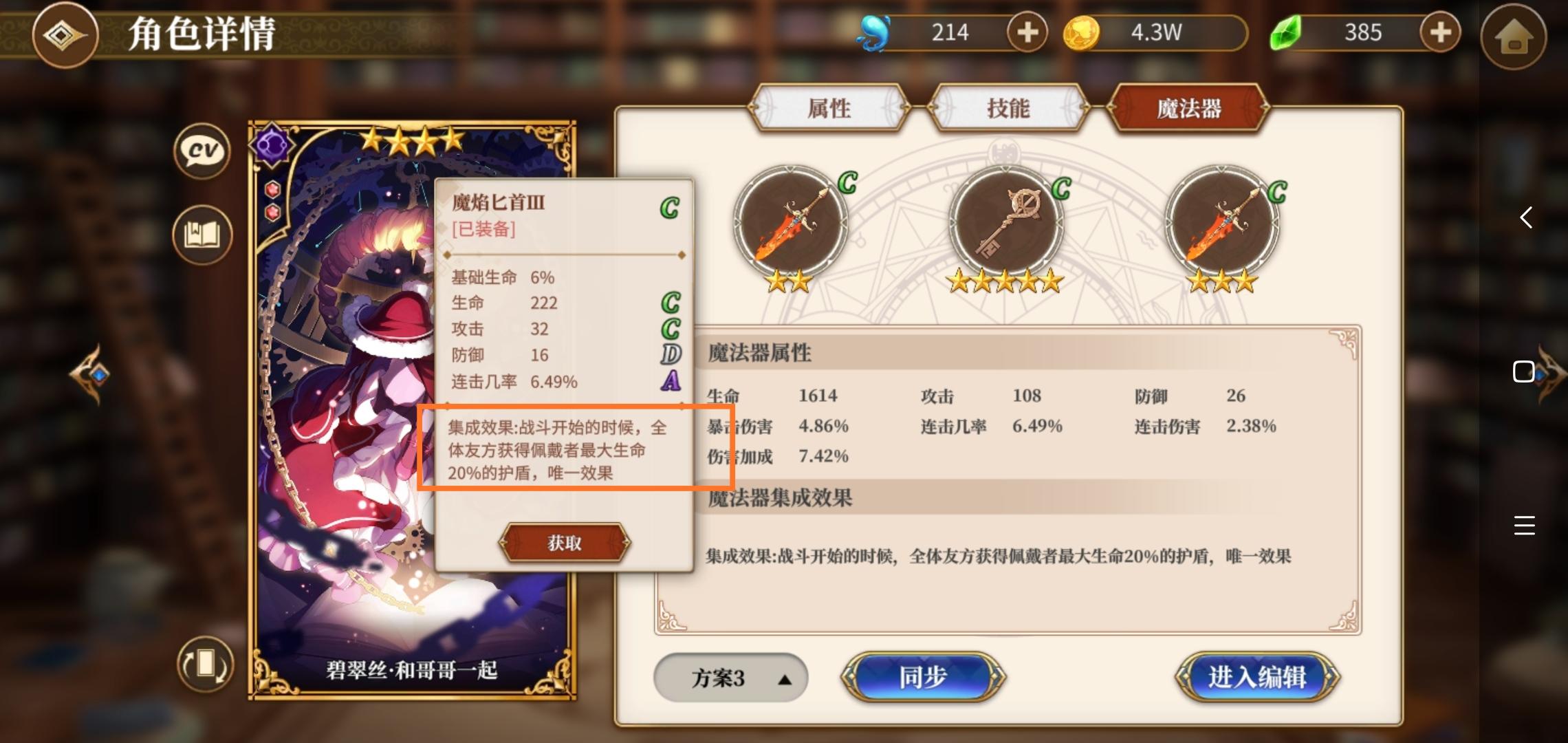Open the CV voice actor icon
This screenshot has height=743, width=1568.
[201, 151]
